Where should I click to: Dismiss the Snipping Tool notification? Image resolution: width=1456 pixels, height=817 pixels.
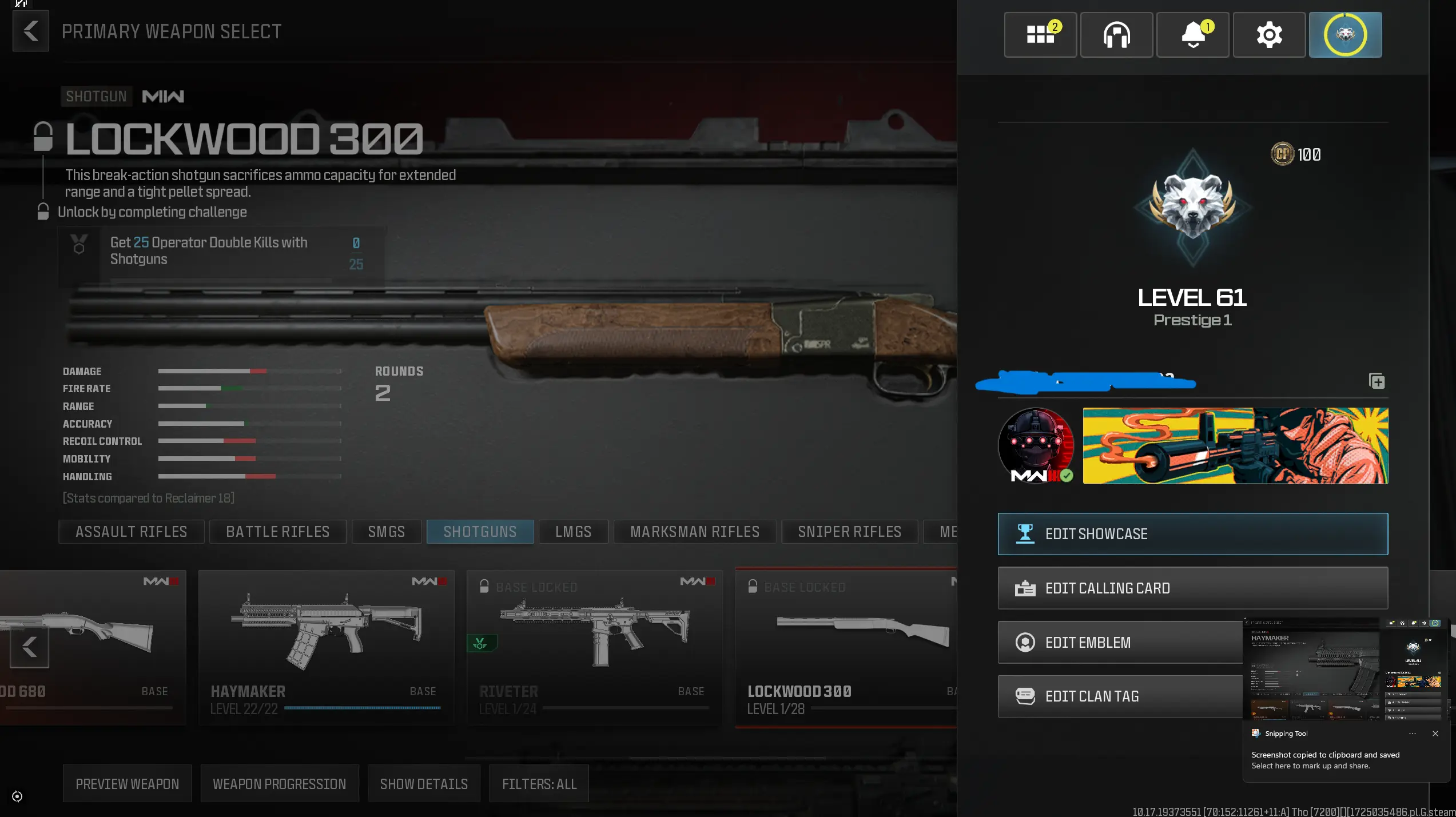(x=1435, y=734)
